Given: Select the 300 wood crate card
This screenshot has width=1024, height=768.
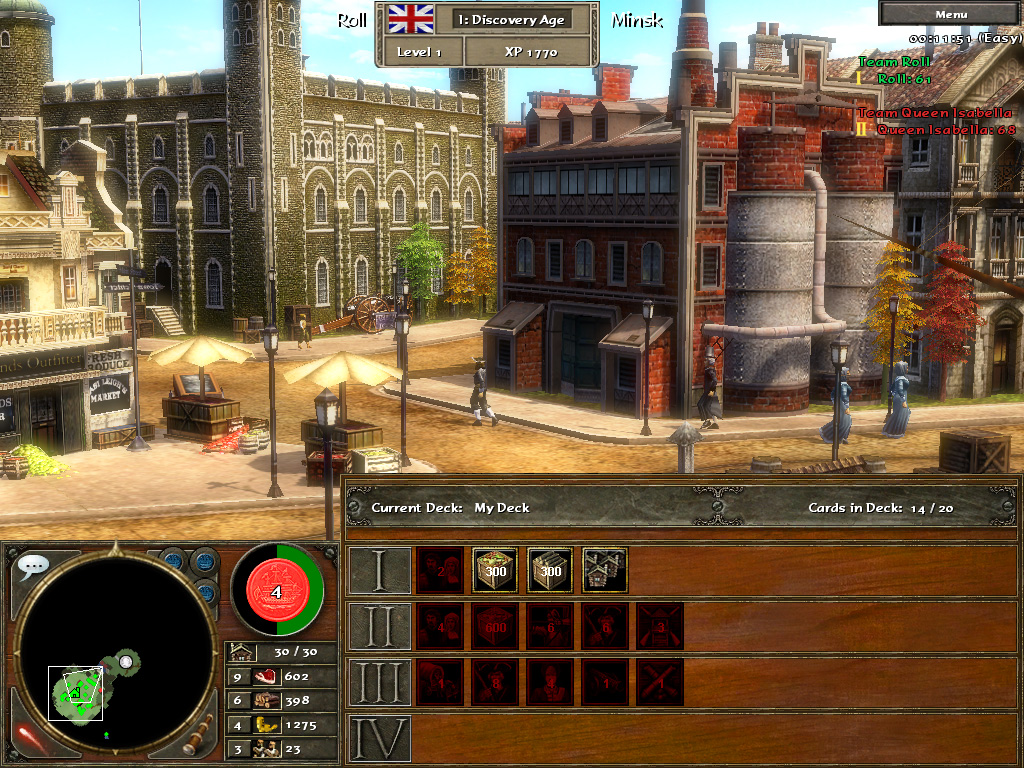Looking at the screenshot, I should click(550, 570).
